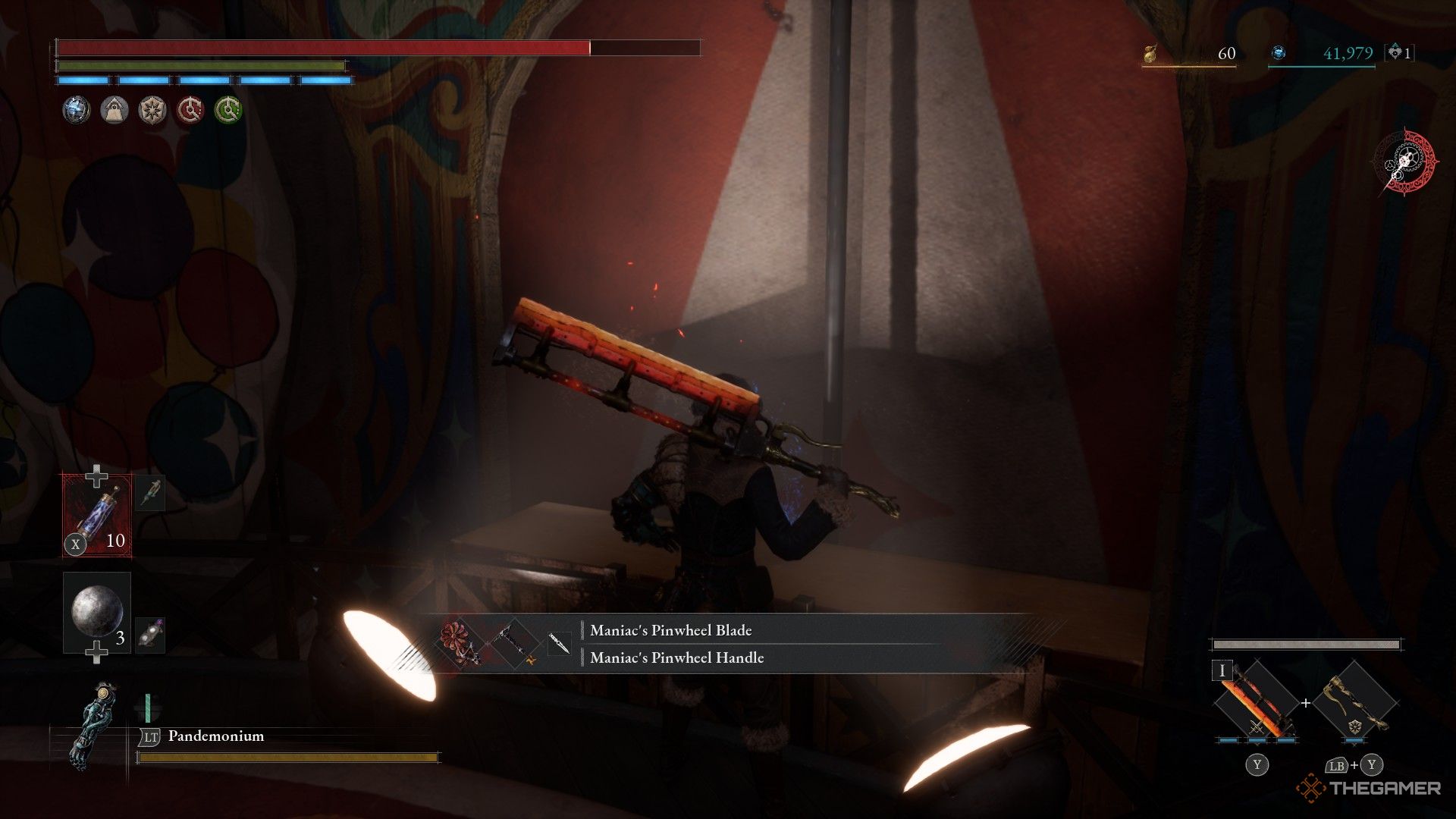Click the red pinwheel blade pickup icon
Viewport: 1456px width, 819px height.
click(x=459, y=644)
